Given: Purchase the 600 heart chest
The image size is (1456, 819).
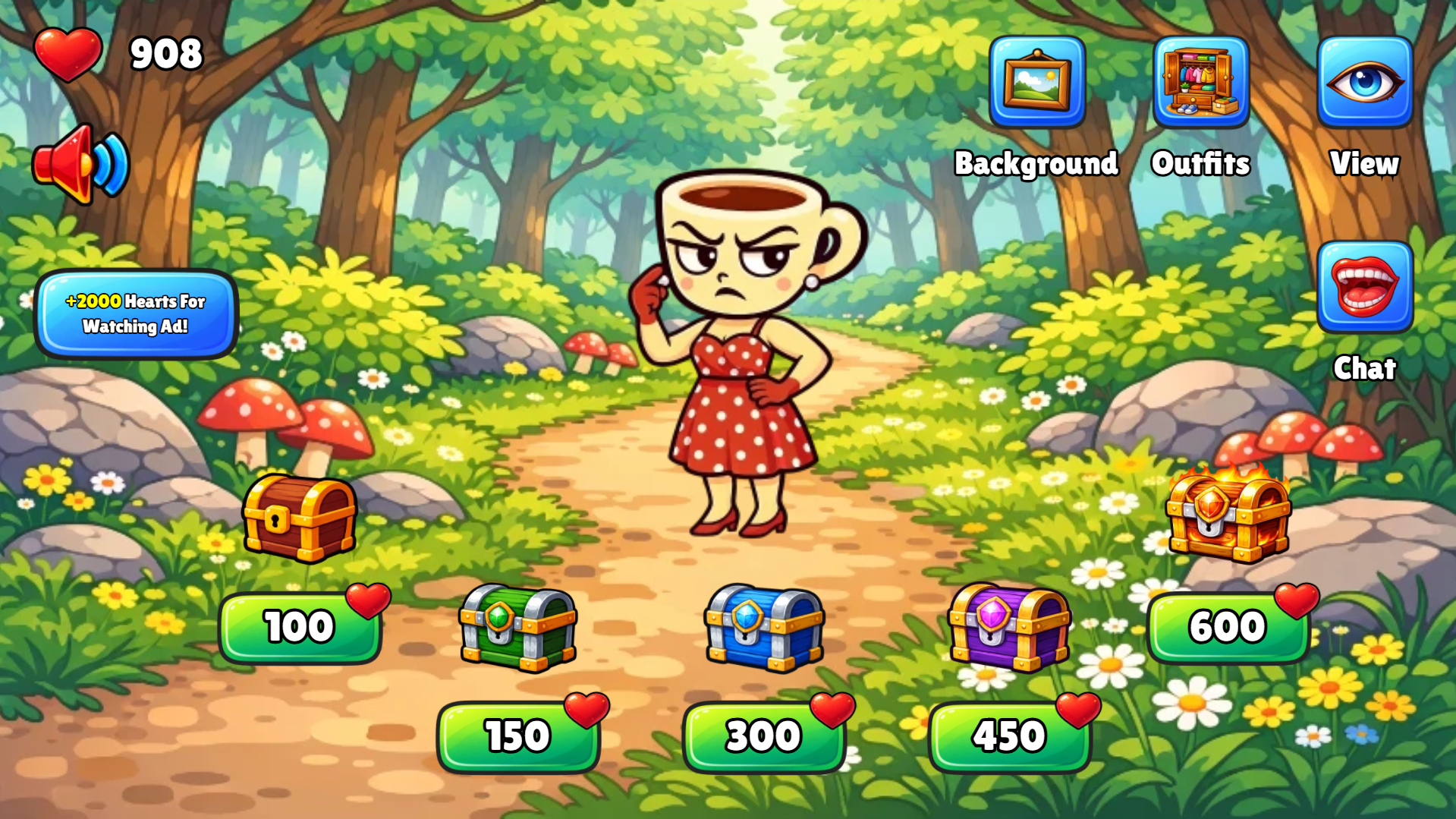Looking at the screenshot, I should click(1229, 626).
